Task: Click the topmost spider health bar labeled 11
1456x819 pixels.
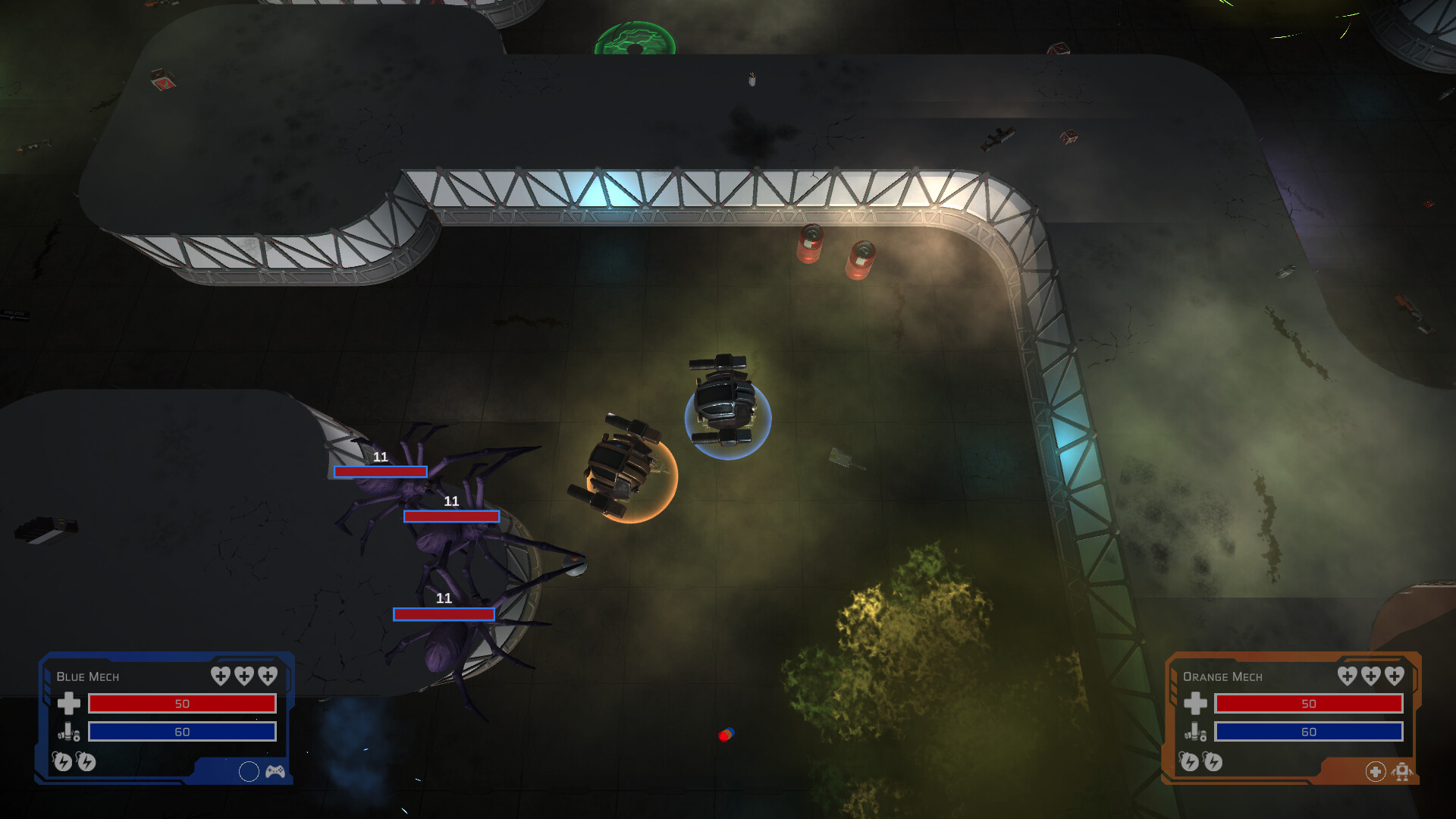Action: pos(380,472)
